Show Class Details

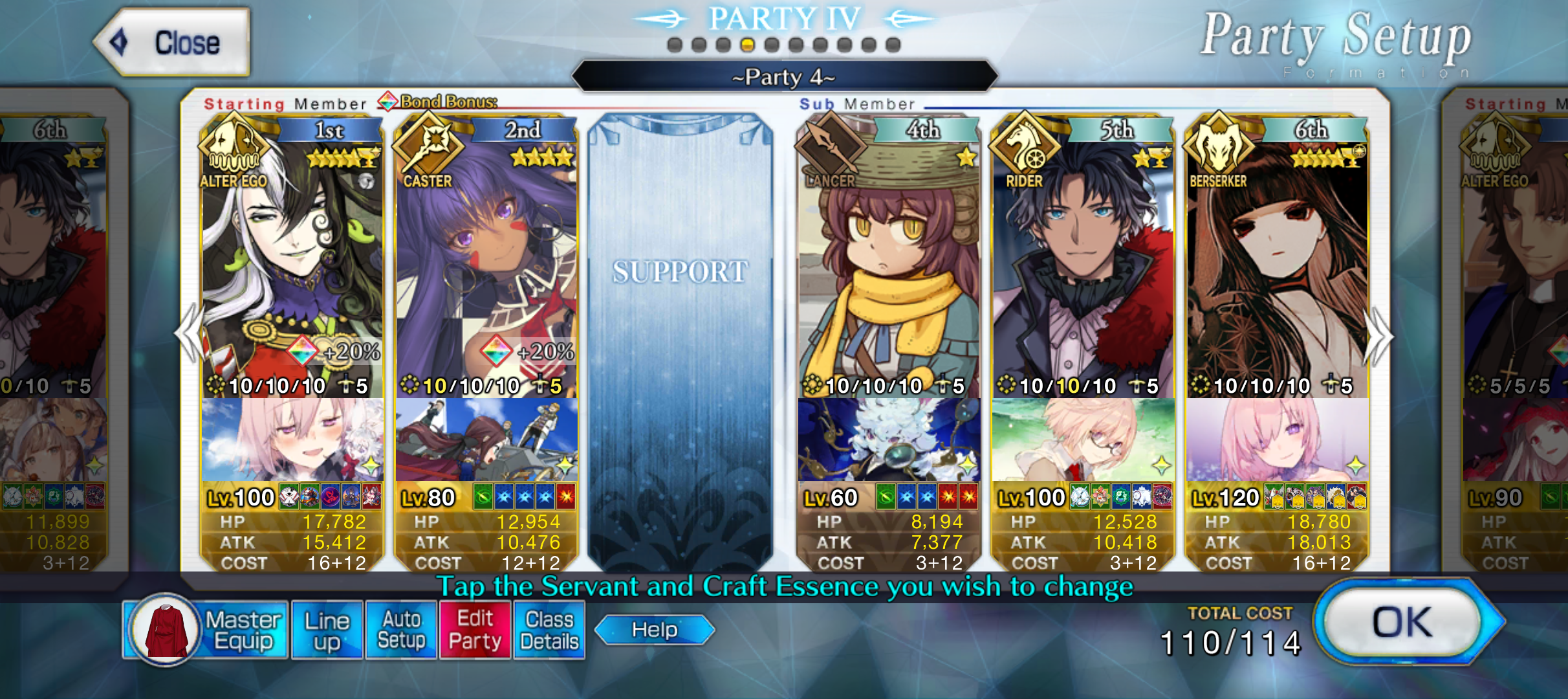[x=549, y=630]
